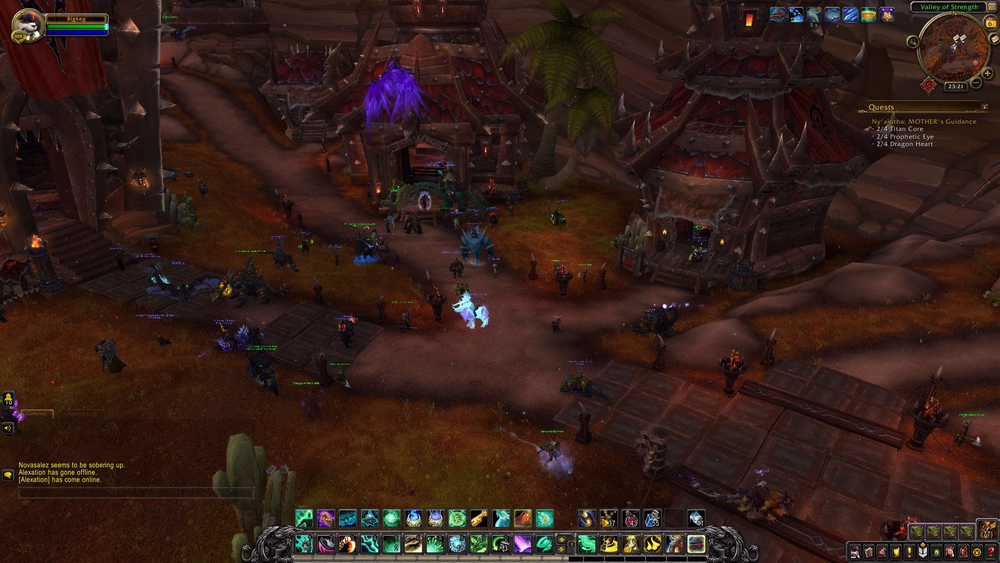
Task: Open the main backpack bag slot
Action: [x=986, y=530]
